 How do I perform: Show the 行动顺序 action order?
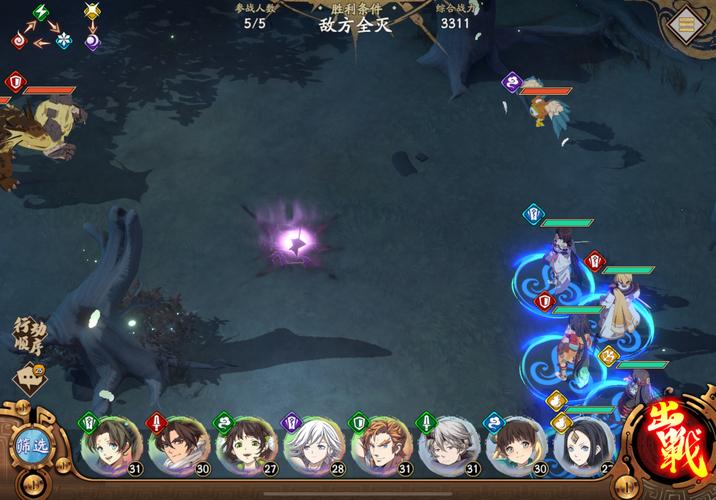tap(28, 336)
